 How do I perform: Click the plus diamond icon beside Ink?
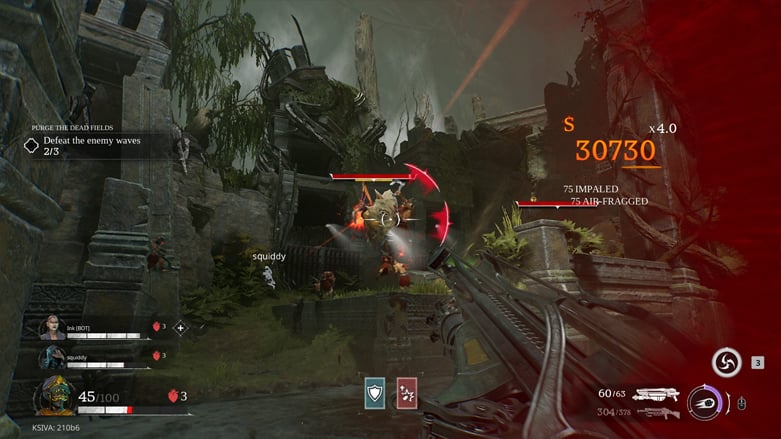point(181,327)
